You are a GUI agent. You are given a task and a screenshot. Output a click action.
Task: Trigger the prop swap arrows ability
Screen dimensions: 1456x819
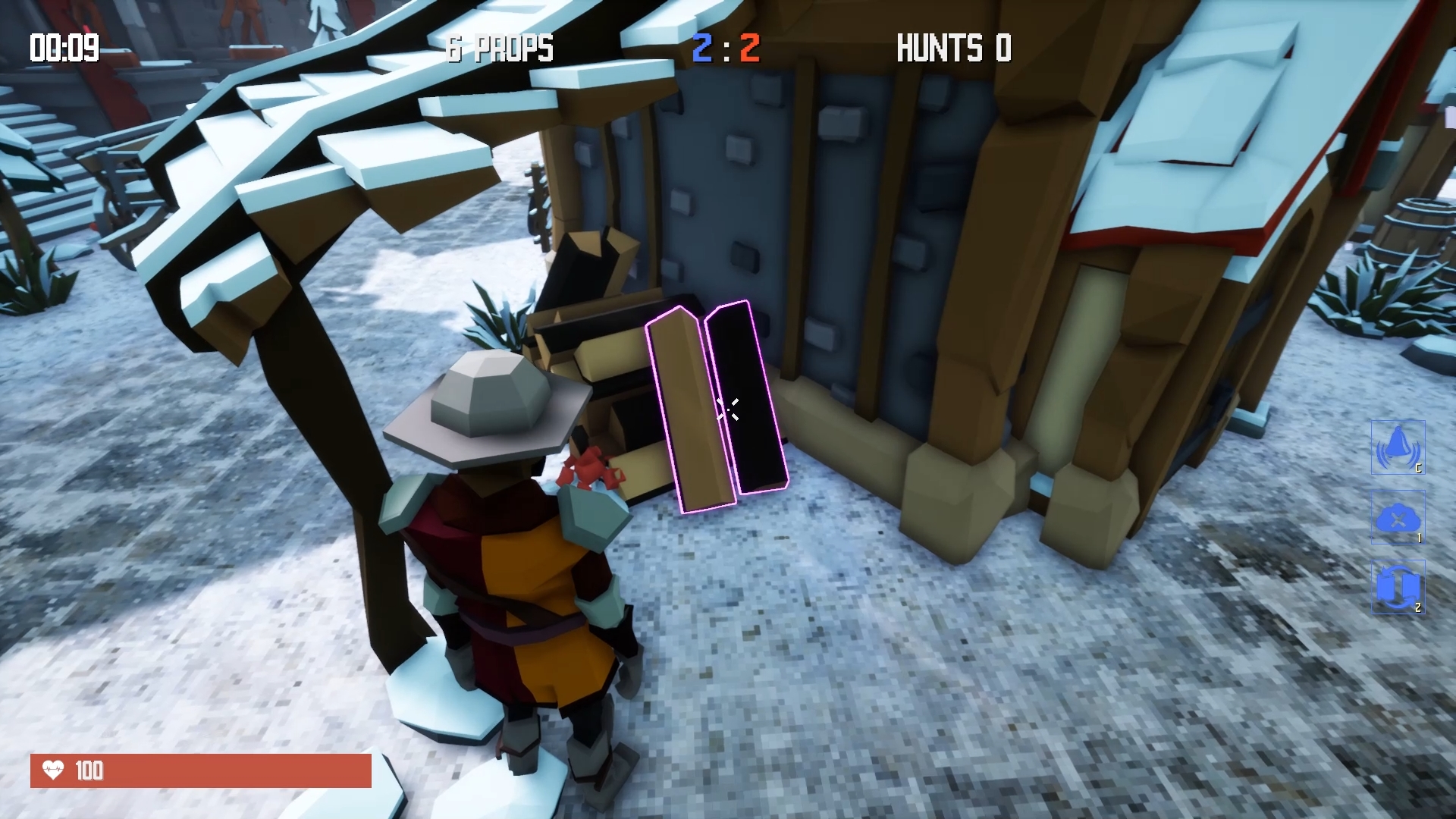click(1398, 587)
